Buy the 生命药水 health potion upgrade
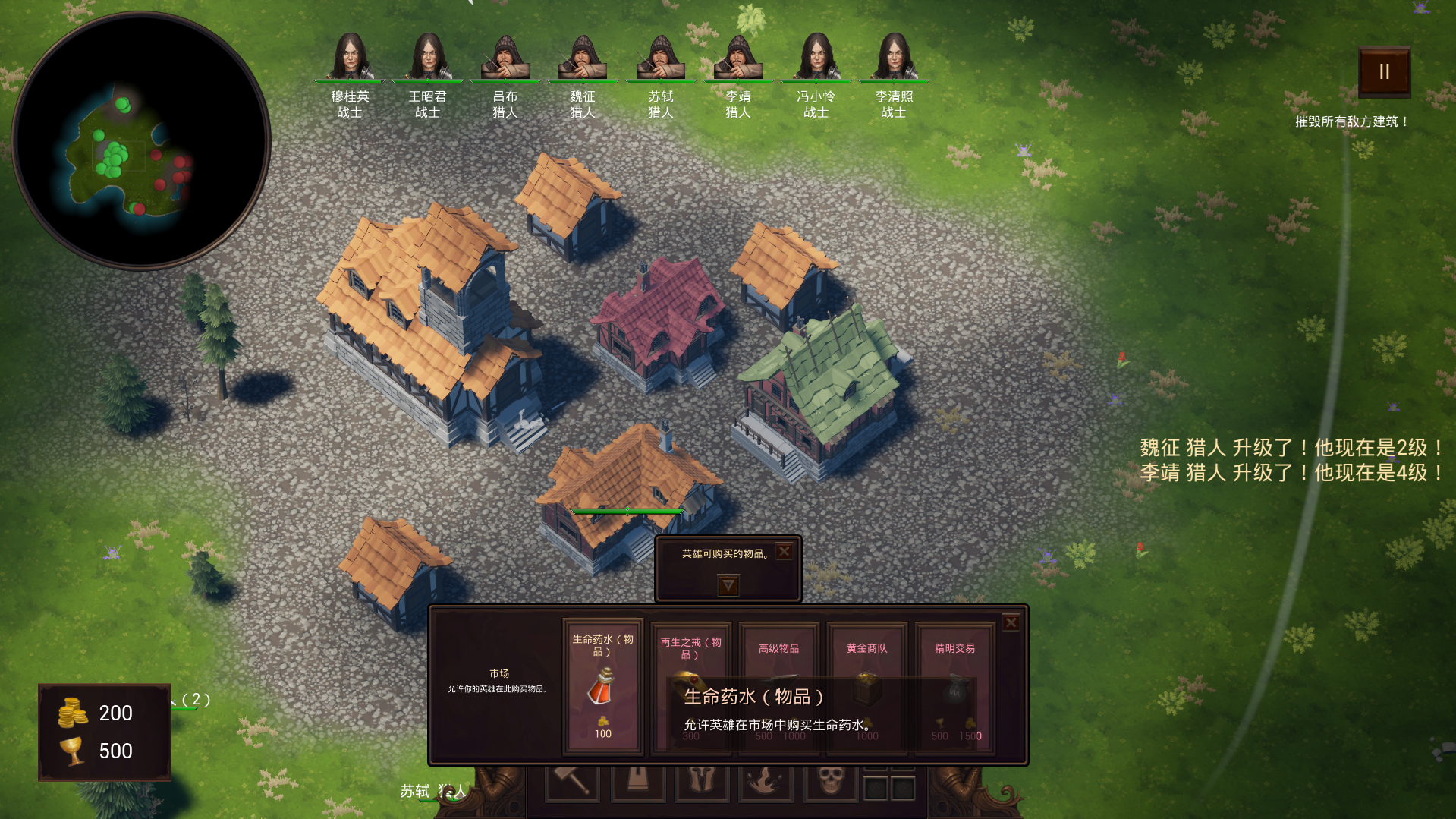The width and height of the screenshot is (1456, 819). click(603, 687)
